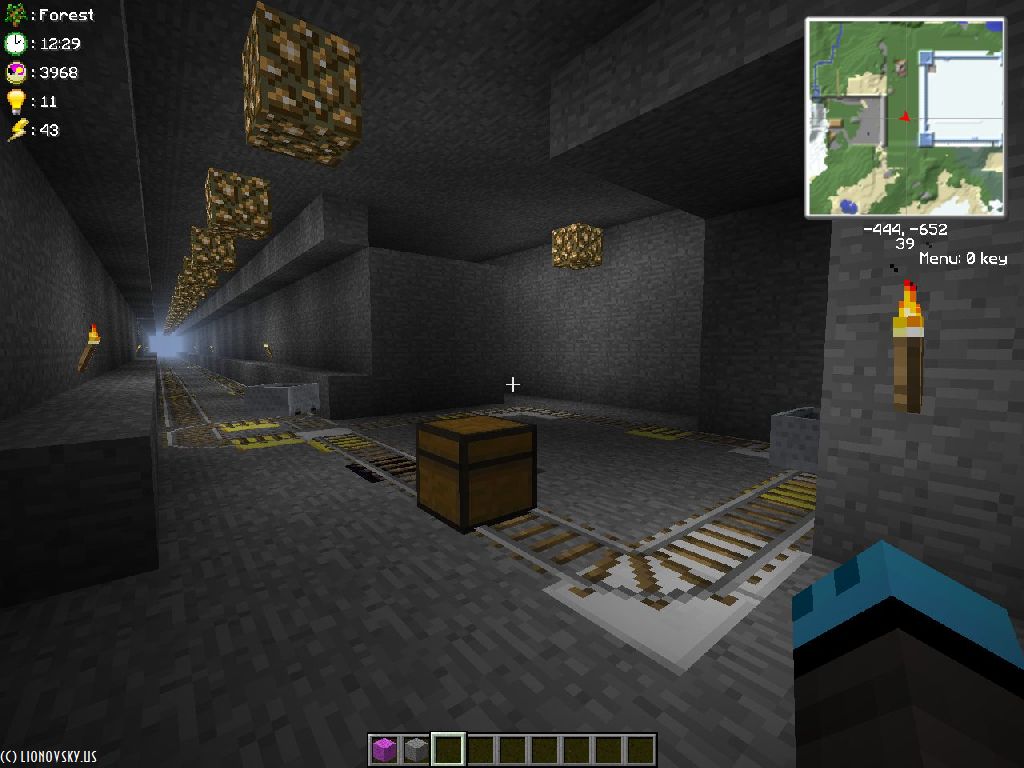This screenshot has height=768, width=1024.
Task: Select the gray stone block hotbar slot
Action: pyautogui.click(x=415, y=750)
